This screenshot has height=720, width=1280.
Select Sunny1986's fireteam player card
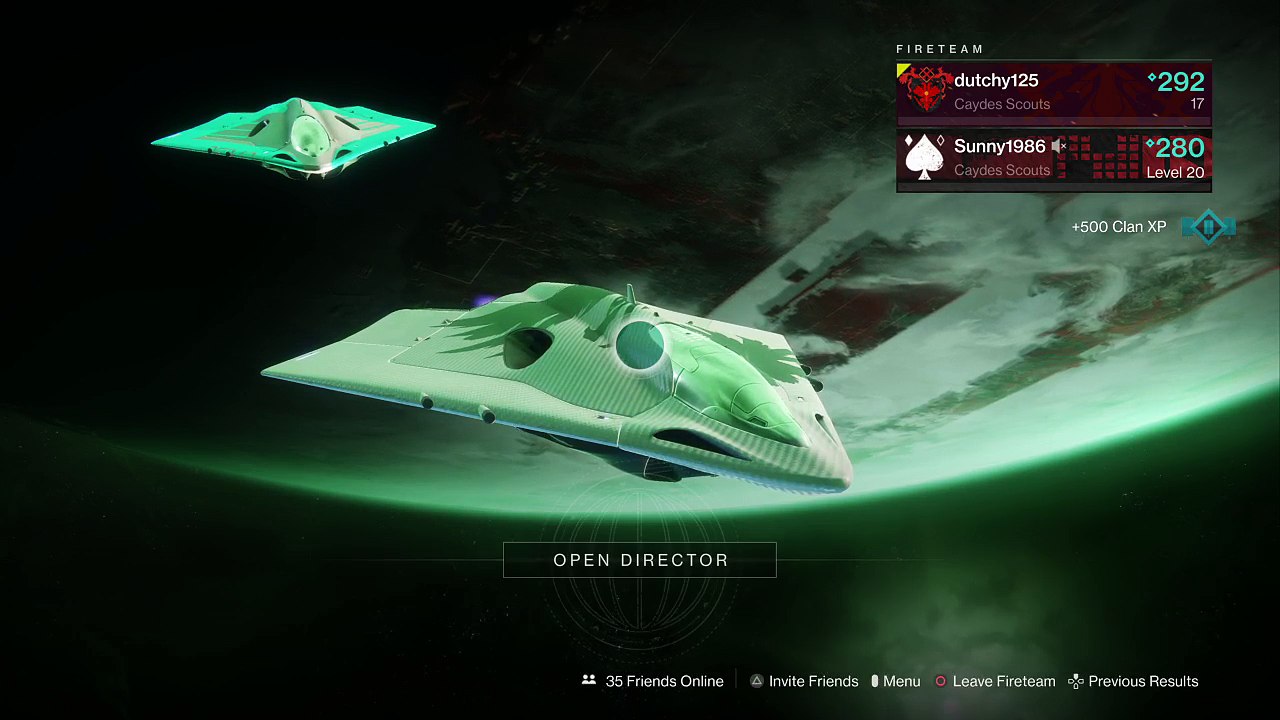tap(1053, 158)
